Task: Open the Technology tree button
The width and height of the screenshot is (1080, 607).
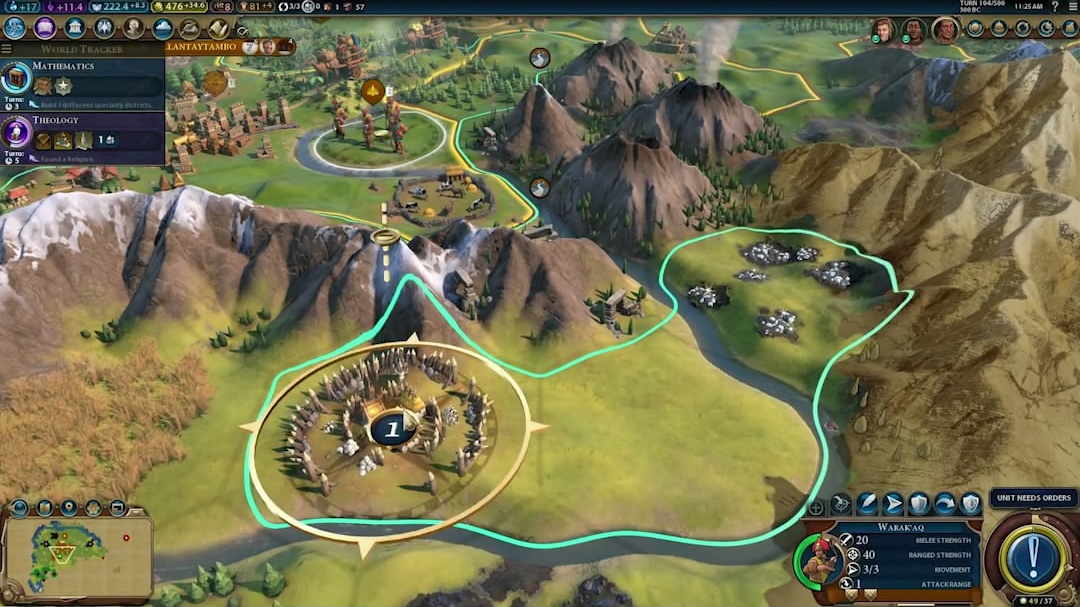Action: pos(14,28)
